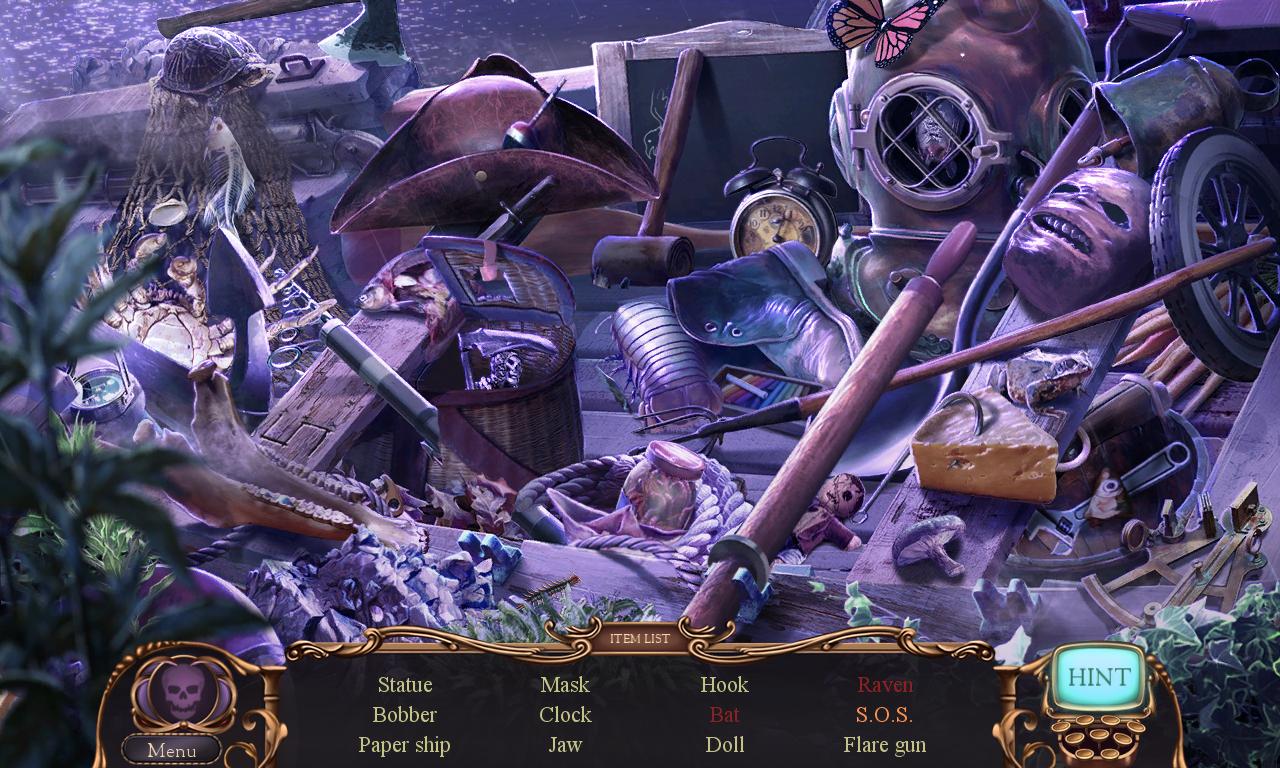The height and width of the screenshot is (768, 1280).
Task: Select the diving helmet
Action: [x=930, y=140]
